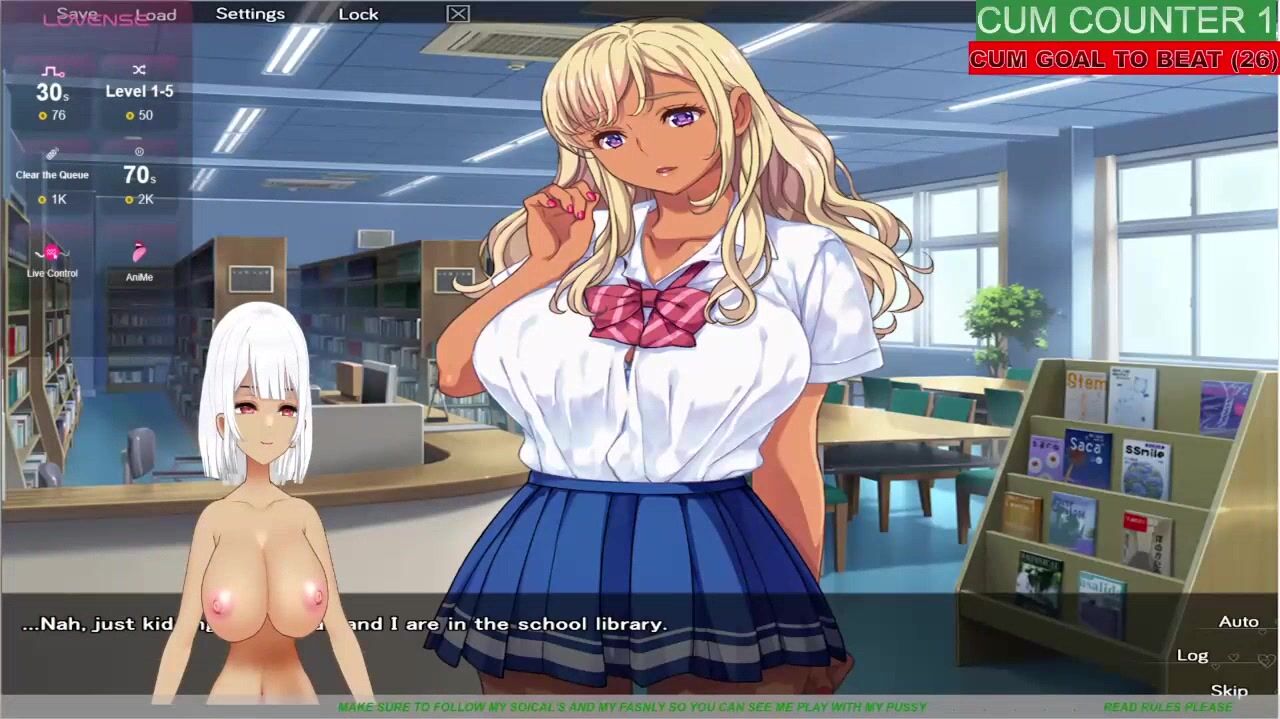Choose the 70s tip option

point(139,175)
